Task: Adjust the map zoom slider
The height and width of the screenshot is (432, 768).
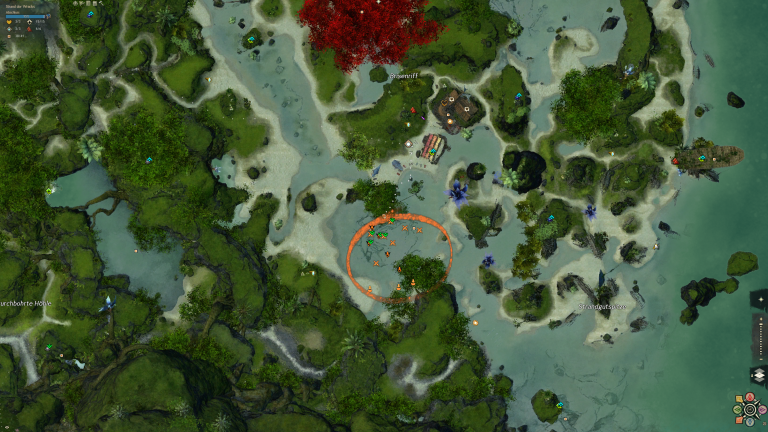Action: pyautogui.click(x=761, y=338)
